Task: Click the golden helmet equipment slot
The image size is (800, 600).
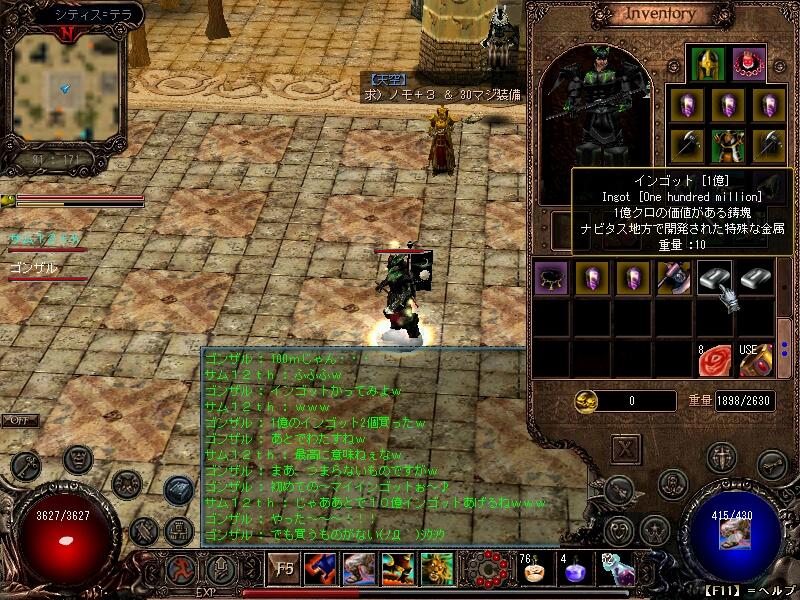Action: click(708, 65)
